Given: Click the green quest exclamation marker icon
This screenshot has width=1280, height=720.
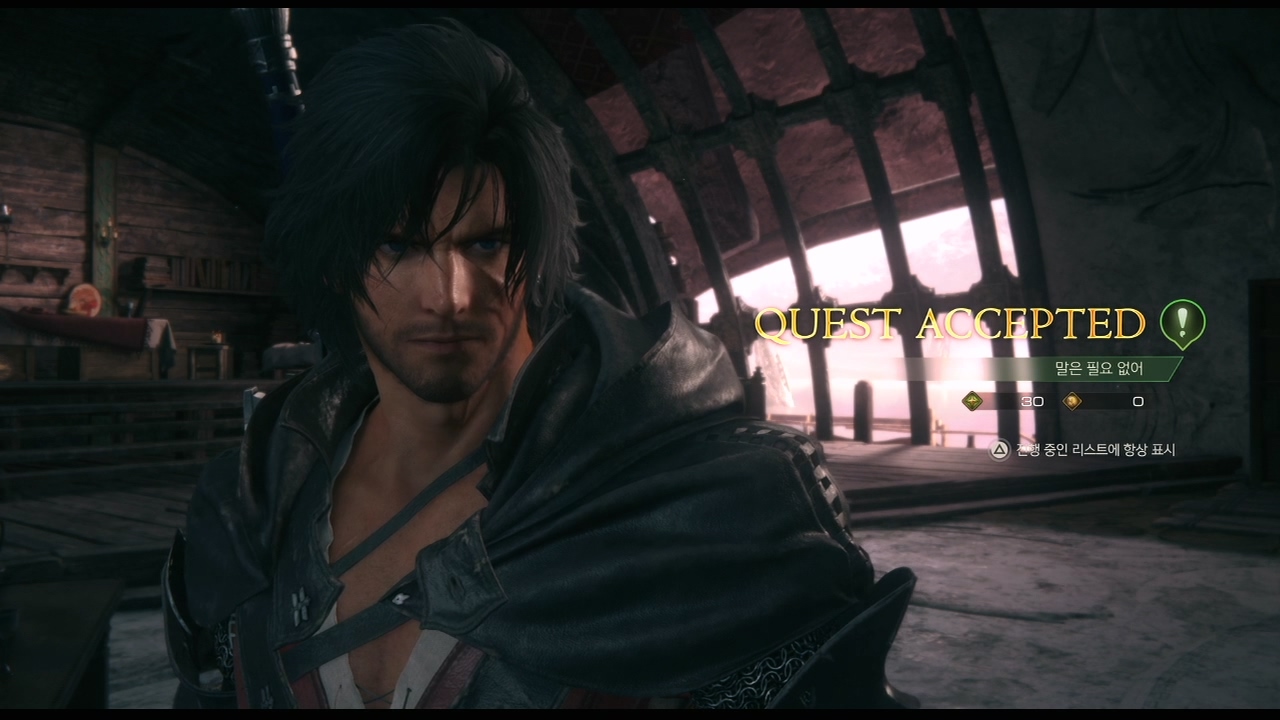Looking at the screenshot, I should click(1182, 324).
